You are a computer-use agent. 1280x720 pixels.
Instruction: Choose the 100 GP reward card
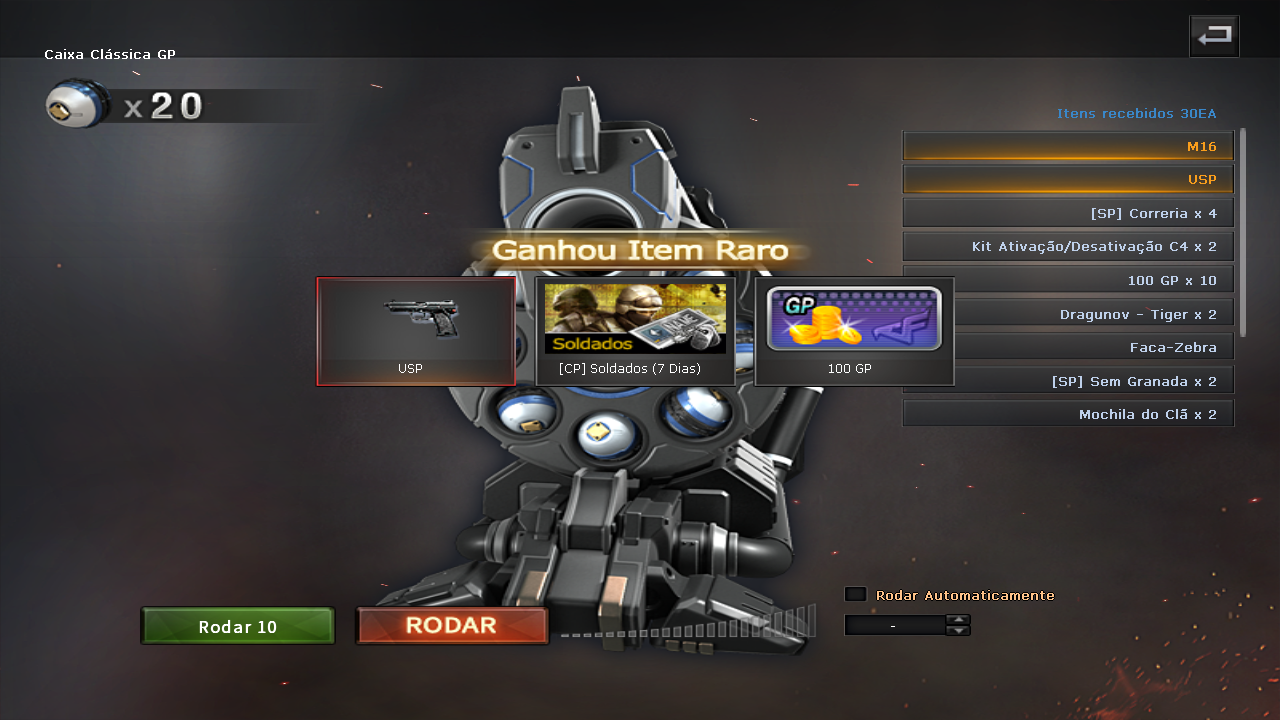pos(854,331)
